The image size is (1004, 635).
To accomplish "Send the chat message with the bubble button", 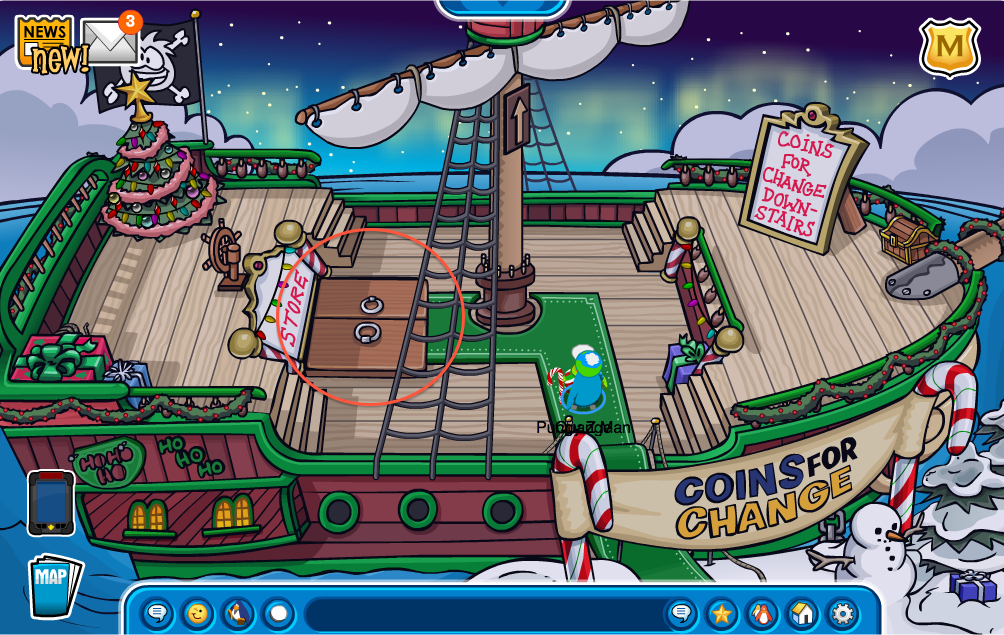I will pos(682,612).
